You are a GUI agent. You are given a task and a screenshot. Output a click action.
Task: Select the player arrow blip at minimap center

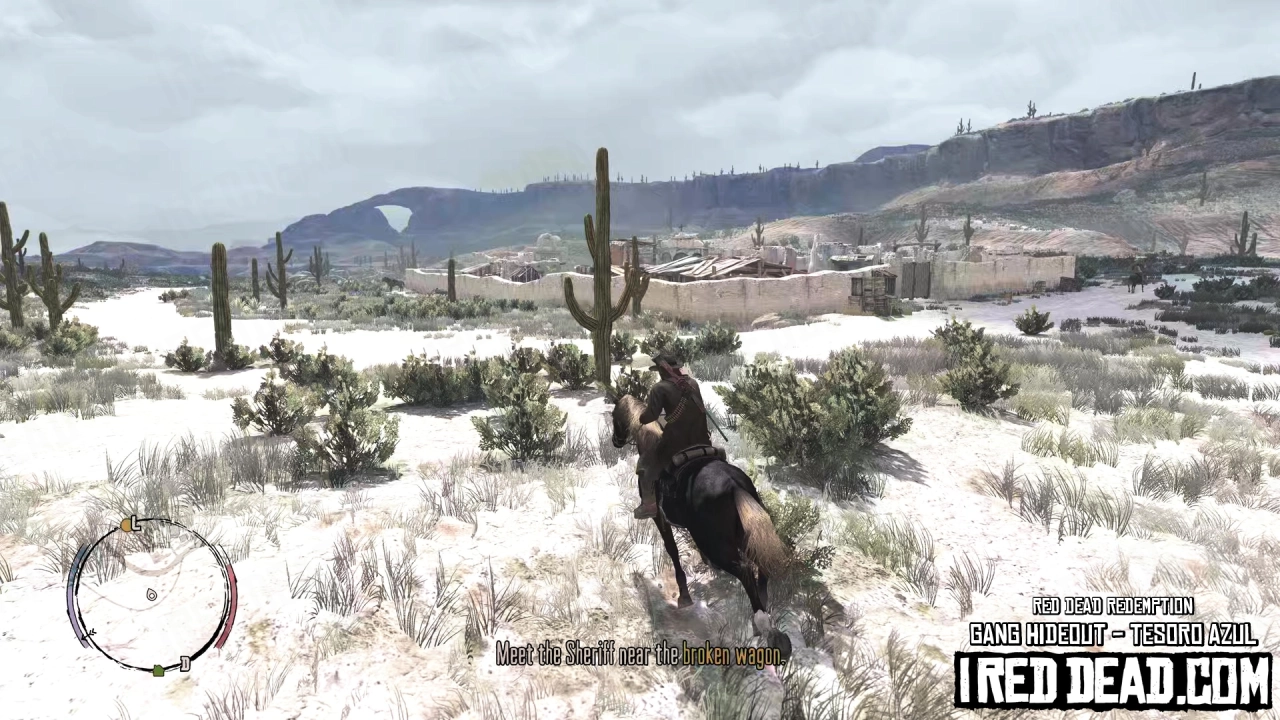(x=150, y=596)
